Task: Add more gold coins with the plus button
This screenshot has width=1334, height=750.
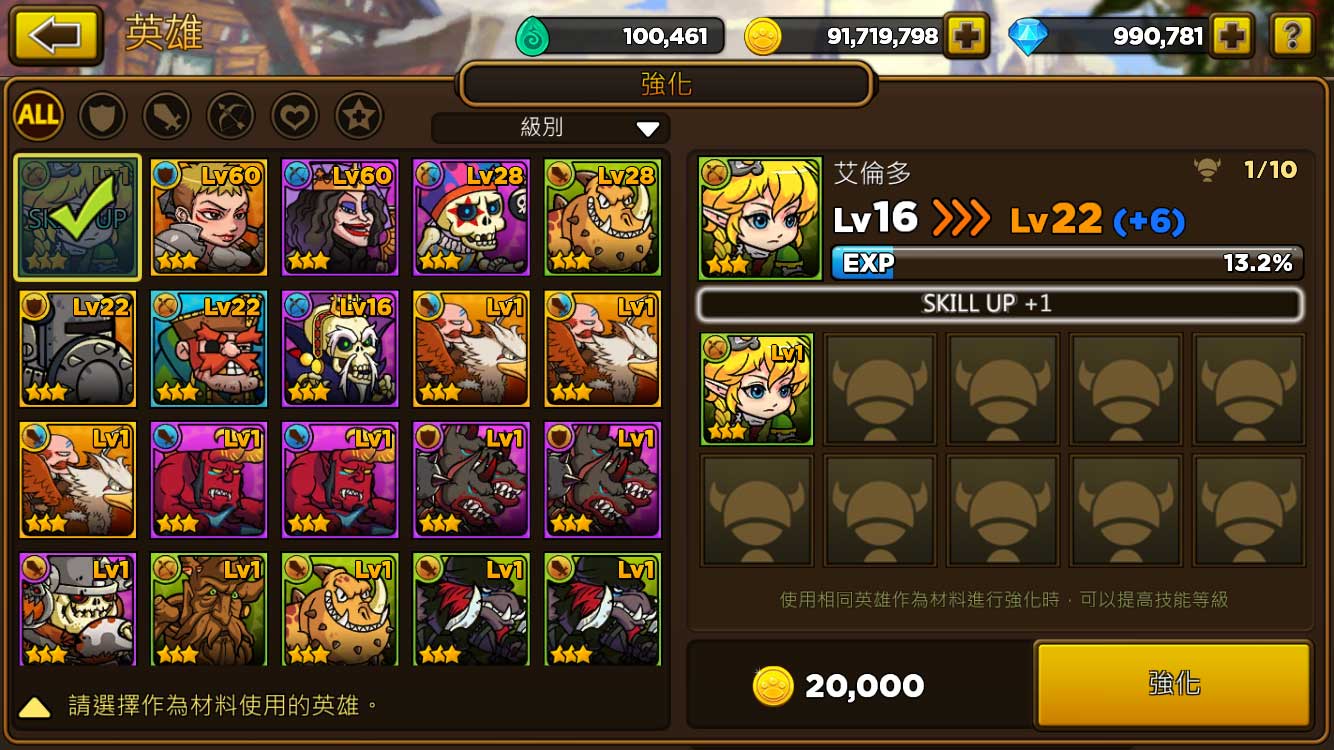Action: 966,37
